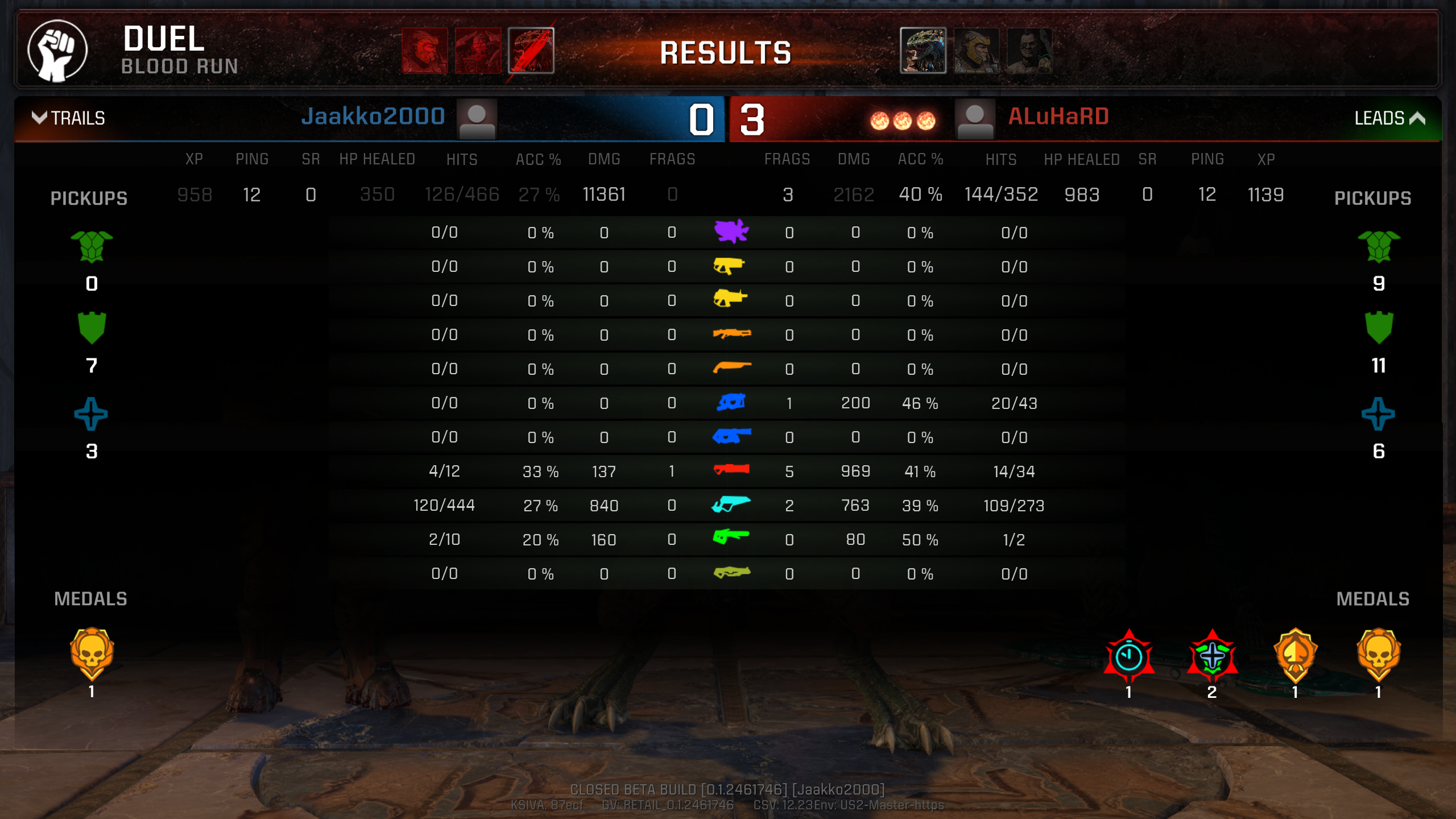This screenshot has height=819, width=1456.
Task: Click Jaakko2000's grey avatar picture
Action: pos(477,119)
